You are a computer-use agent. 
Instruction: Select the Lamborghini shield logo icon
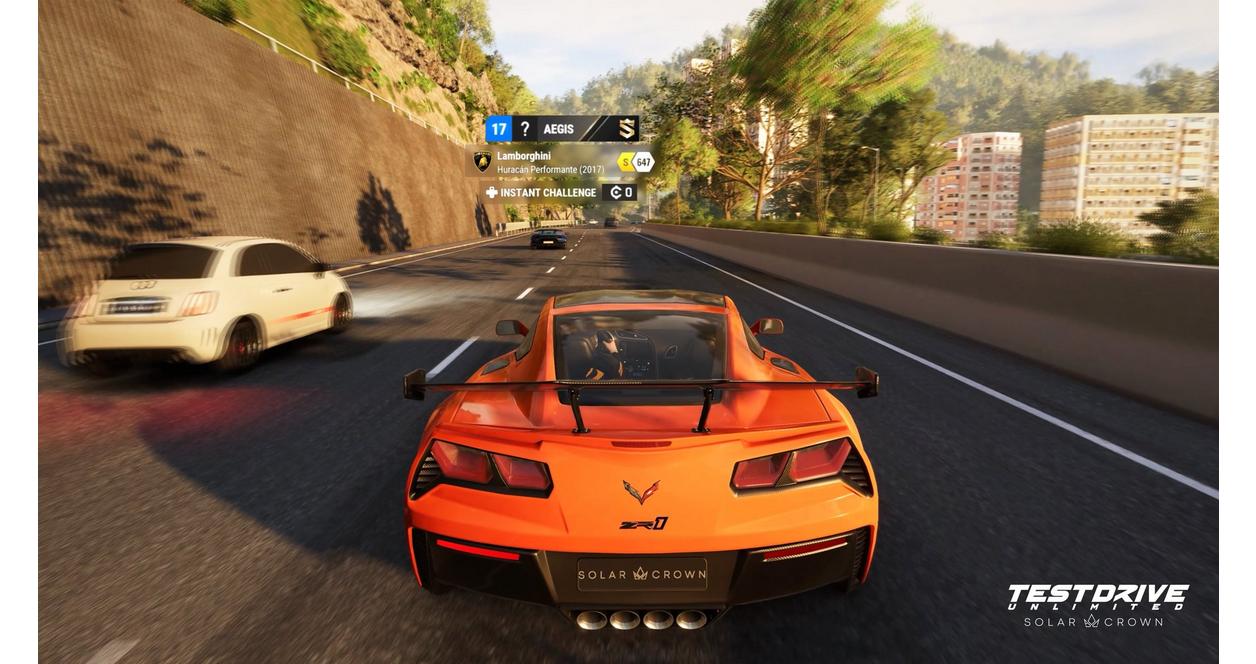click(x=482, y=161)
